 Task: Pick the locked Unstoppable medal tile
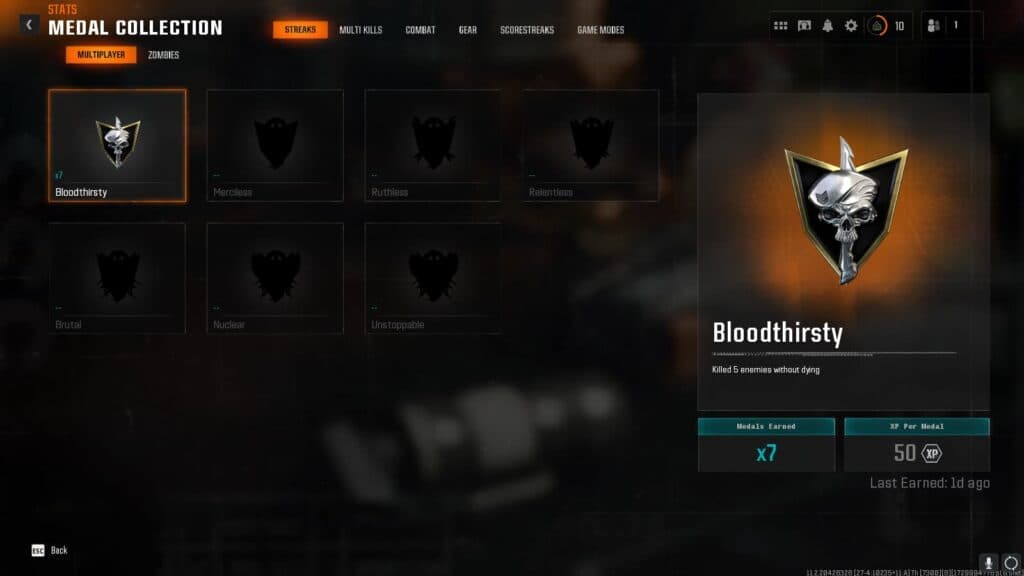point(433,278)
